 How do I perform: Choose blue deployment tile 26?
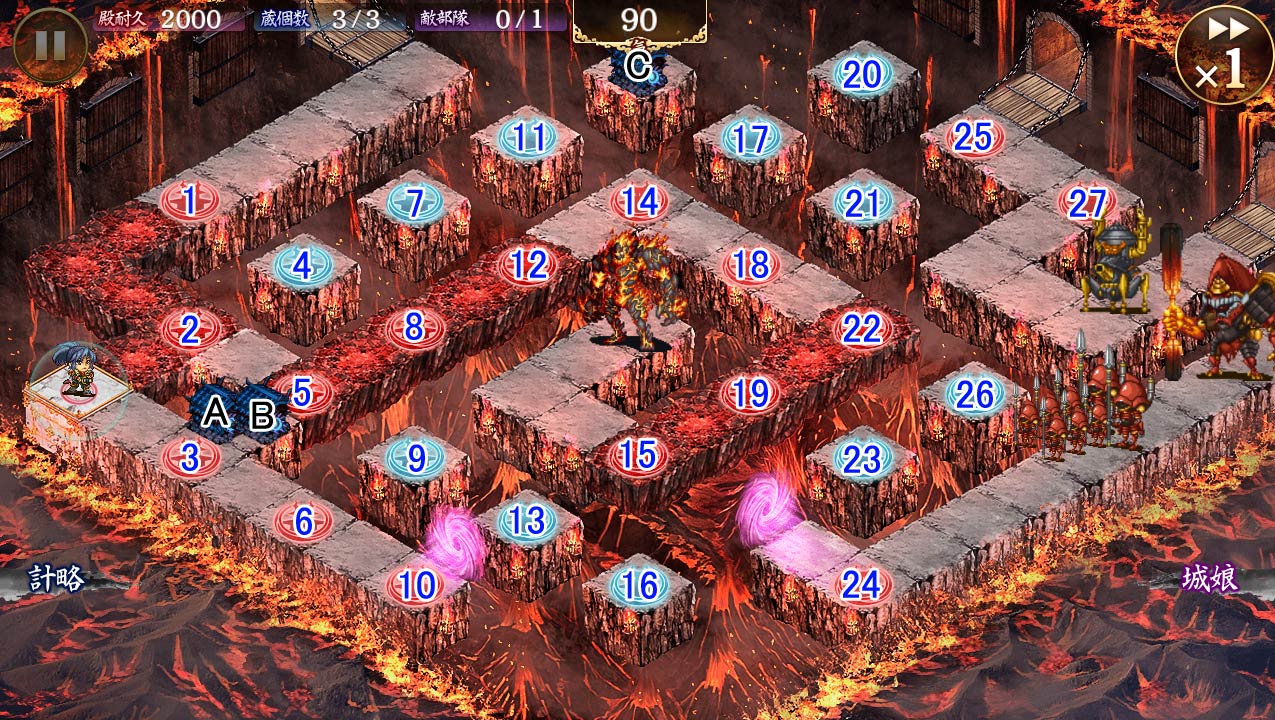pyautogui.click(x=974, y=394)
